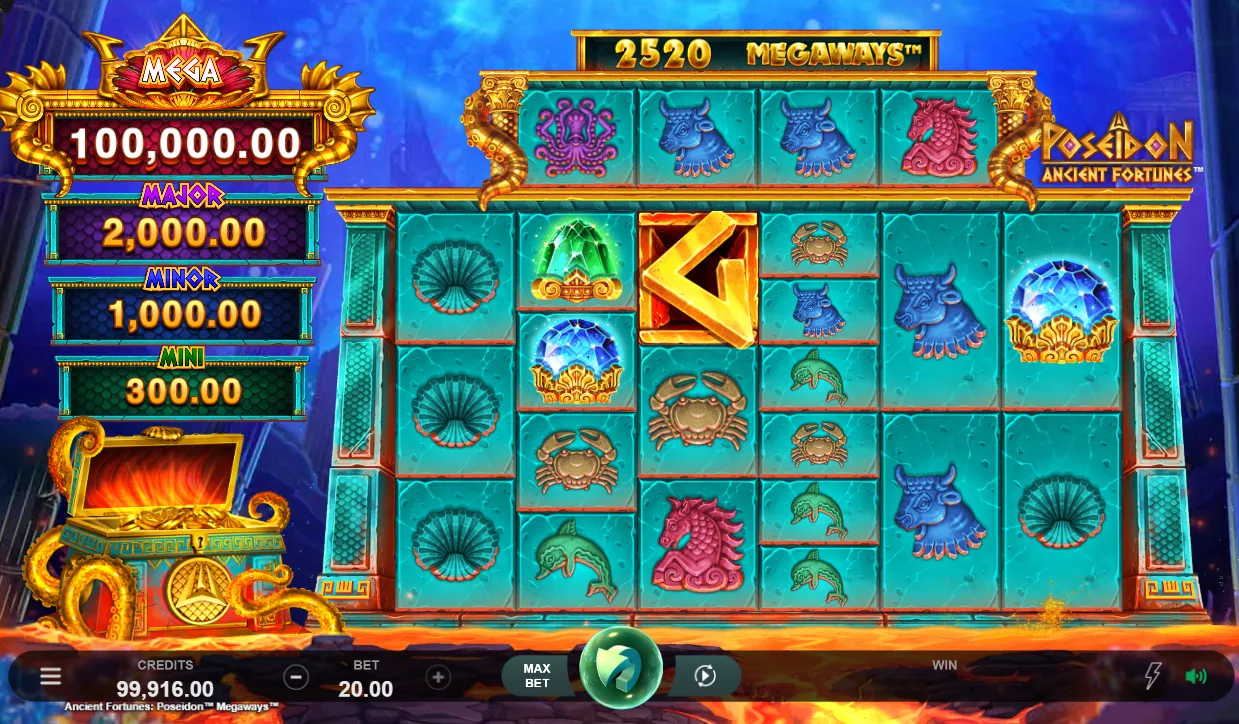The width and height of the screenshot is (1239, 724).
Task: Open the autoplay options
Action: coord(705,677)
